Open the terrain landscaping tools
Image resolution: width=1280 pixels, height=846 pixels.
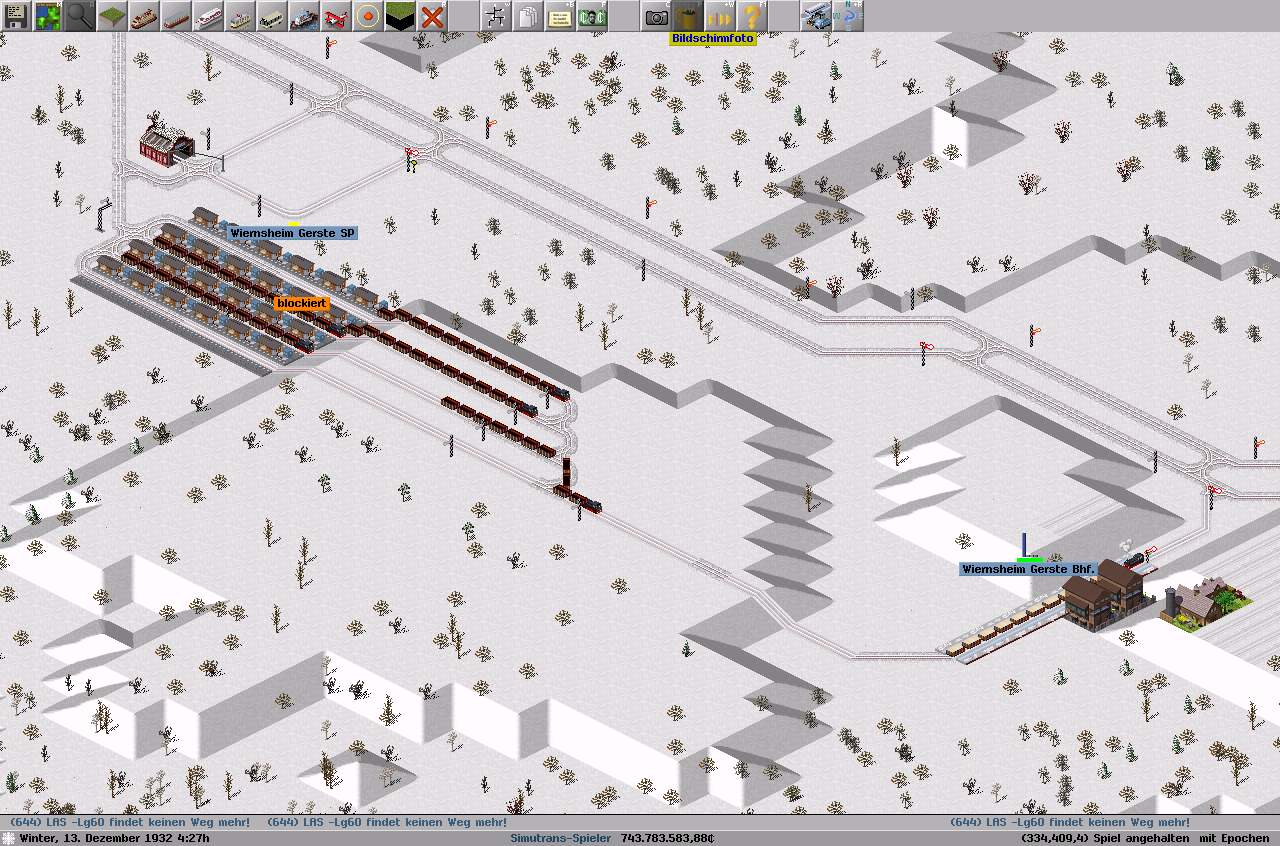pyautogui.click(x=111, y=16)
